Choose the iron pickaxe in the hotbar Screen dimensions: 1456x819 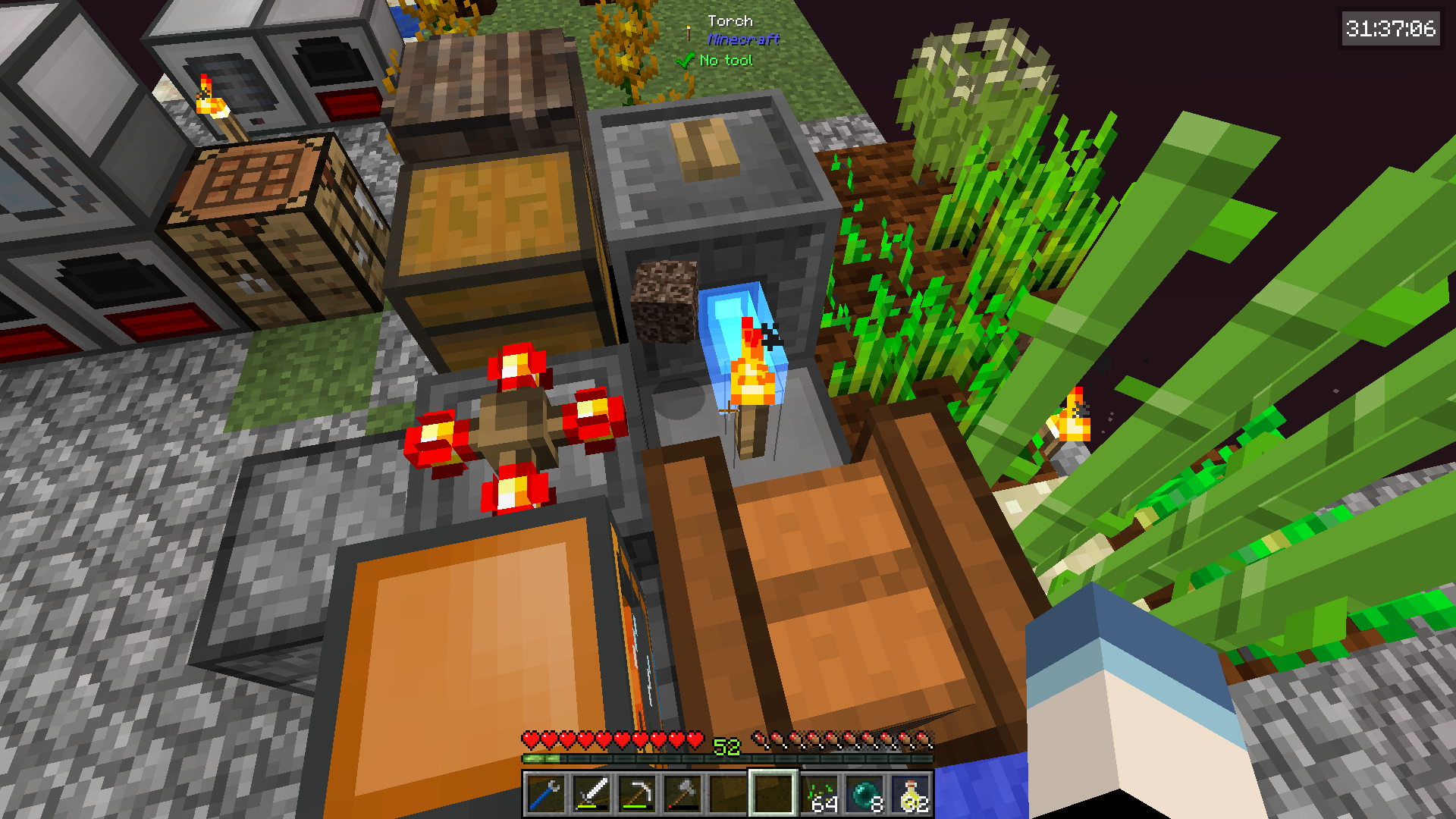636,794
